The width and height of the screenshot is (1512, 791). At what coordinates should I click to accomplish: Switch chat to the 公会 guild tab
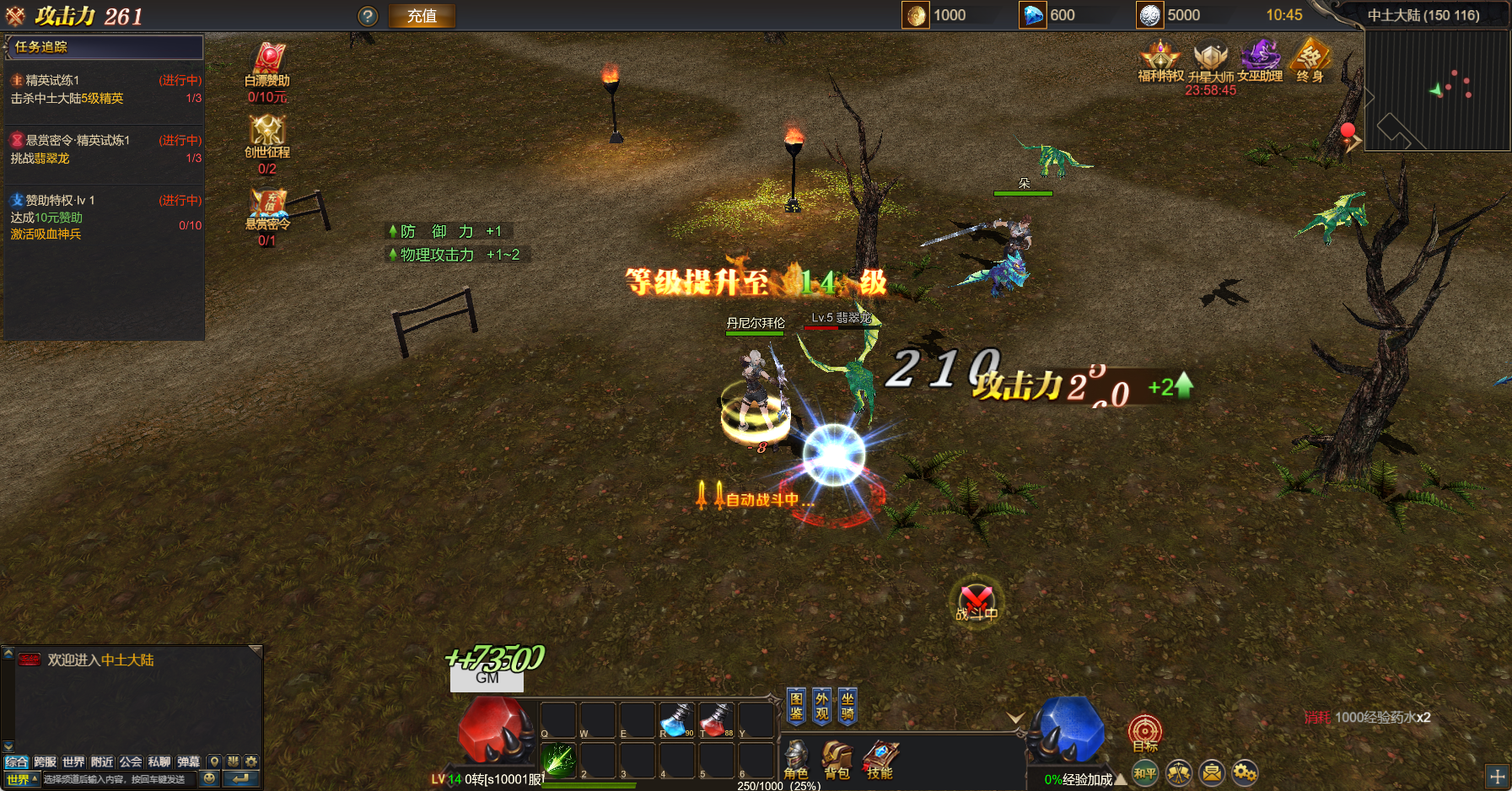[x=131, y=761]
